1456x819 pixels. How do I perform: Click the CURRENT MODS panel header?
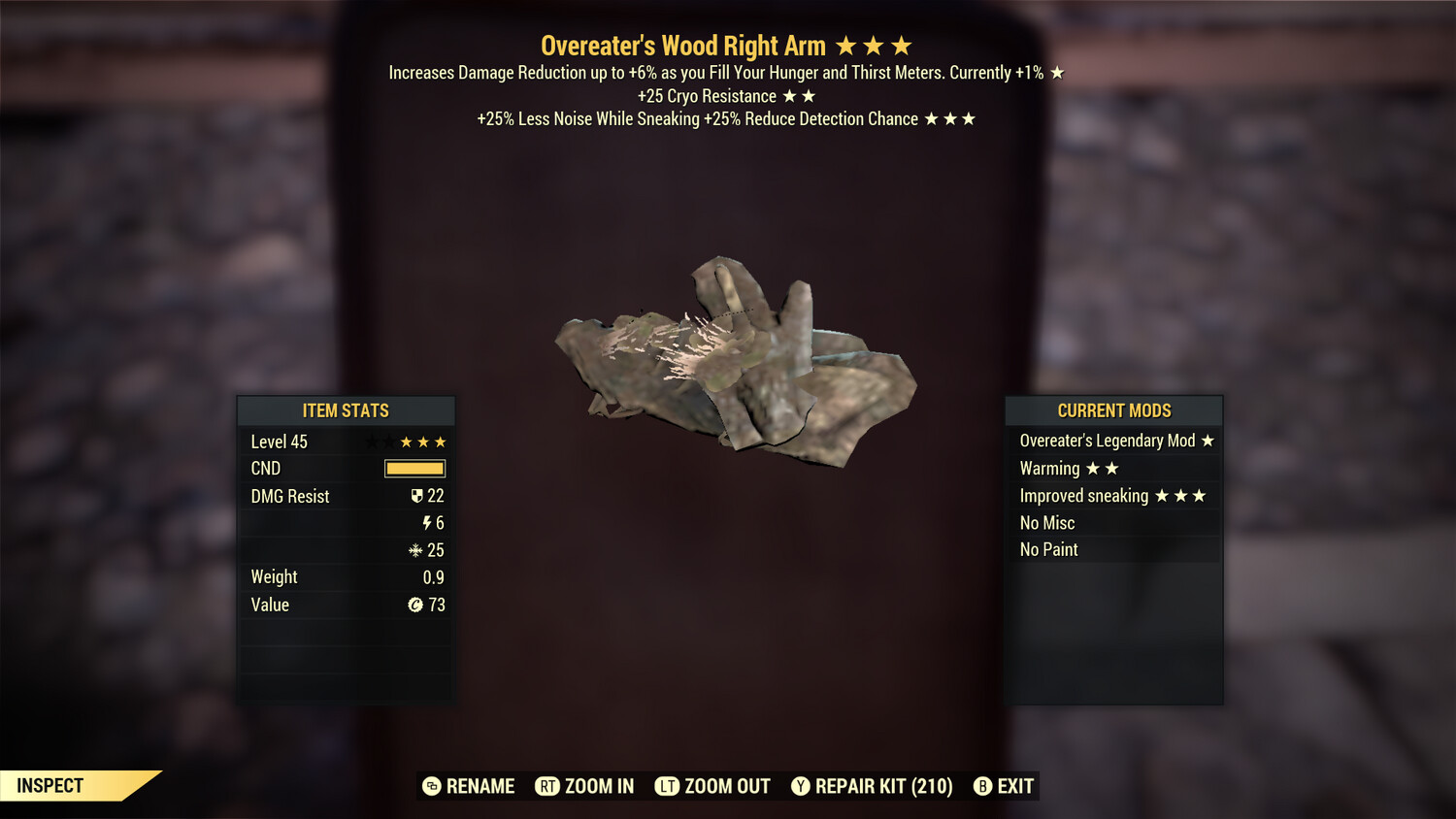(1114, 409)
